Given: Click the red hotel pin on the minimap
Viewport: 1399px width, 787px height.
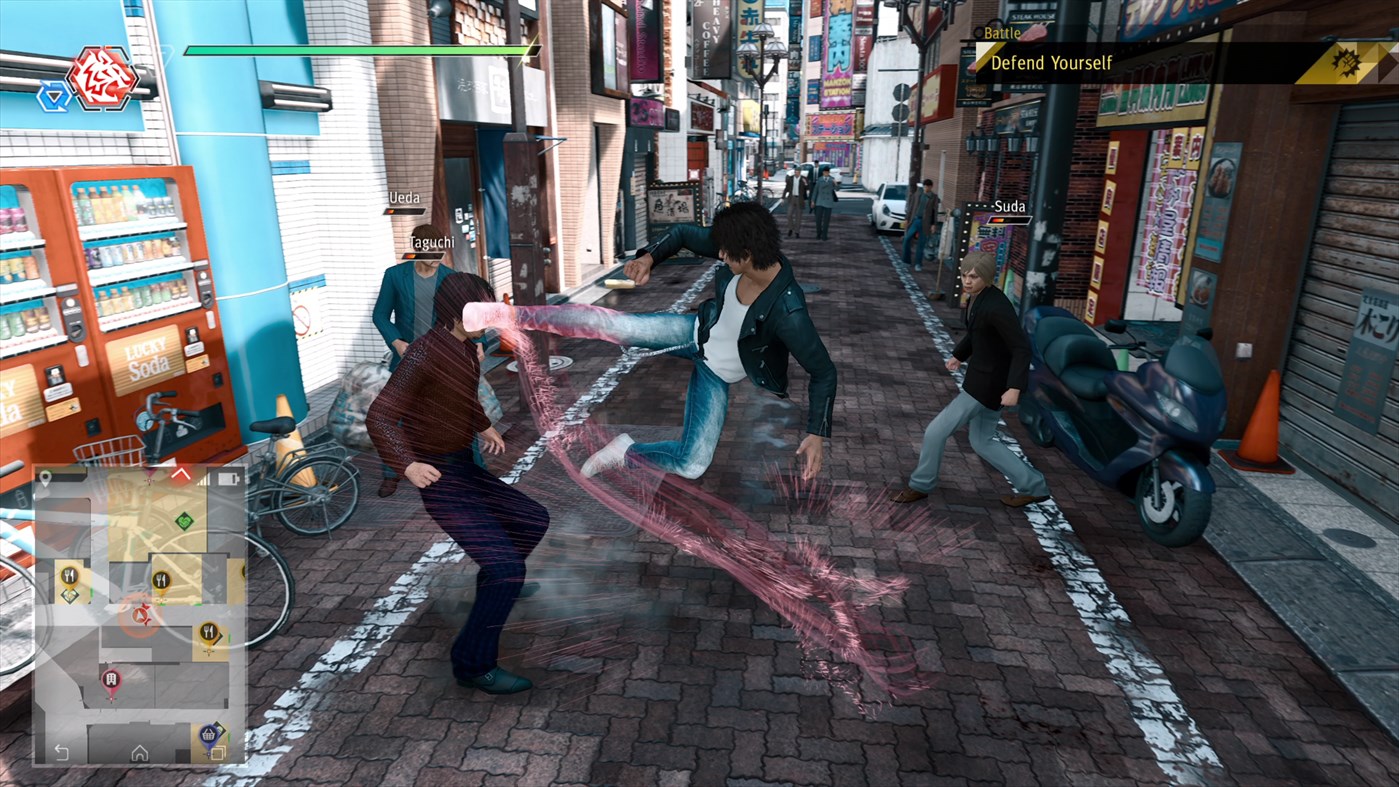Looking at the screenshot, I should click(111, 677).
